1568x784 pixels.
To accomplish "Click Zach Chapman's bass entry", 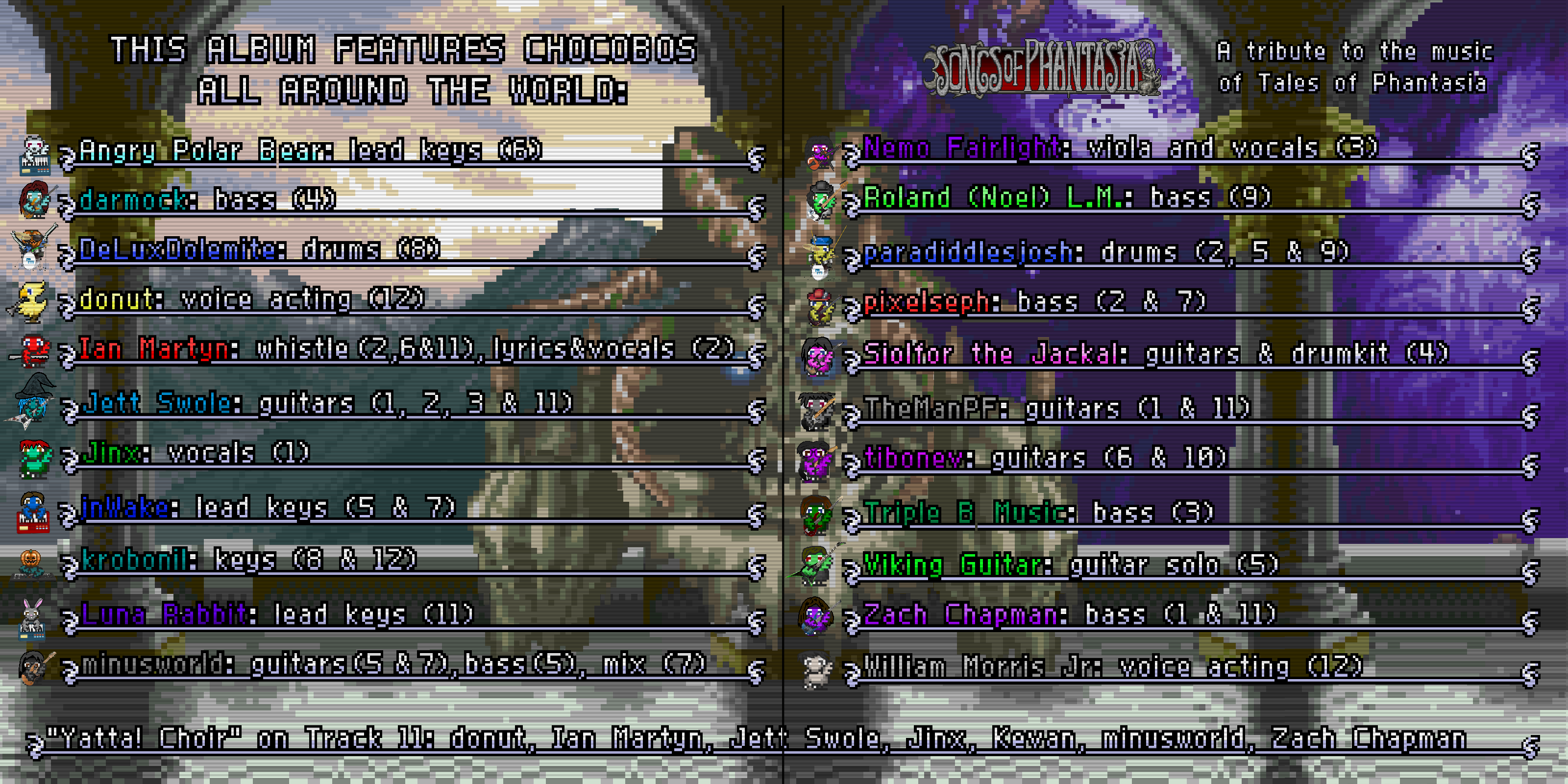I will pos(1069,614).
